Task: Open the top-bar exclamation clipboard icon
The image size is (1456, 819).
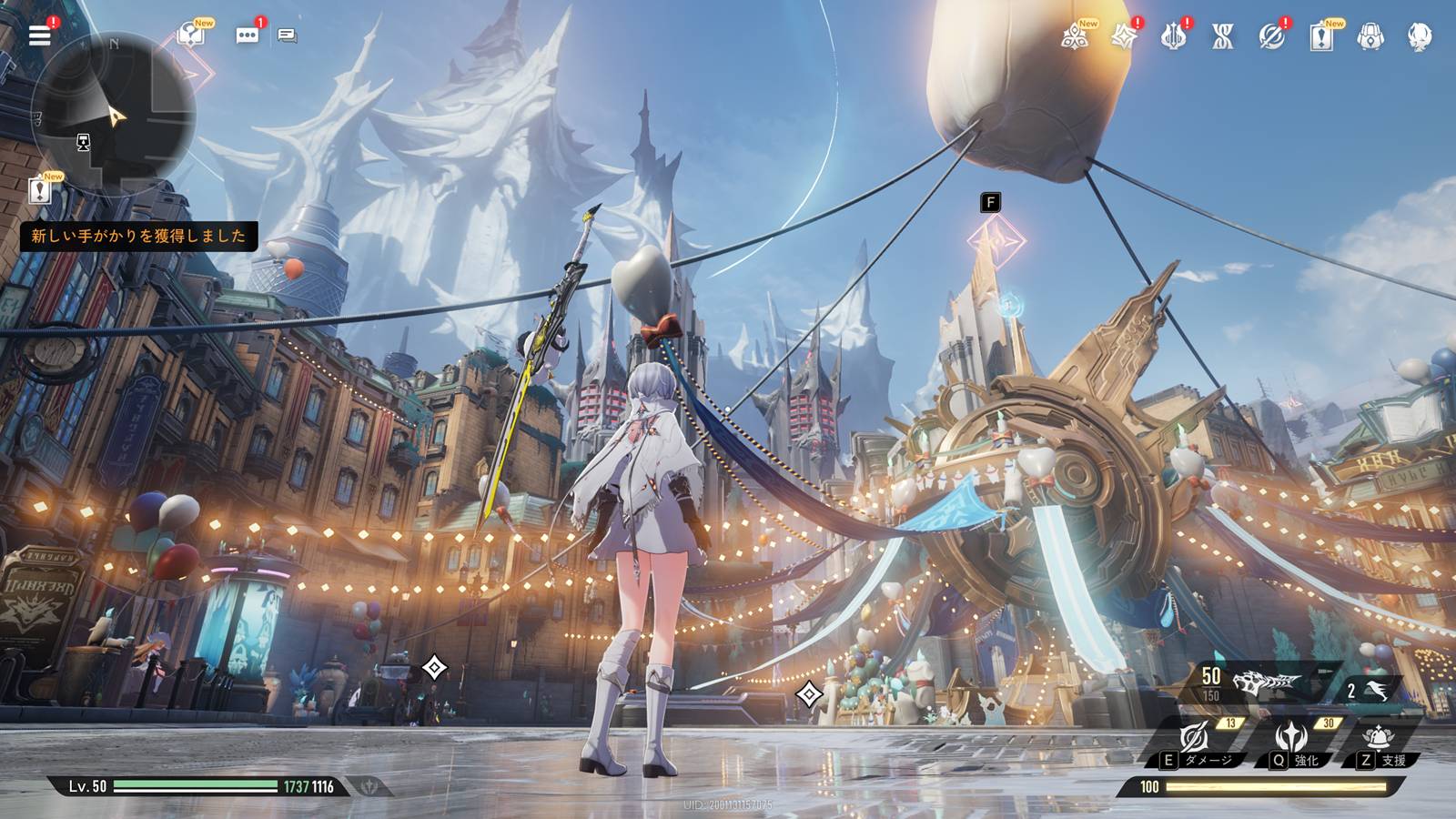Action: point(1320,36)
